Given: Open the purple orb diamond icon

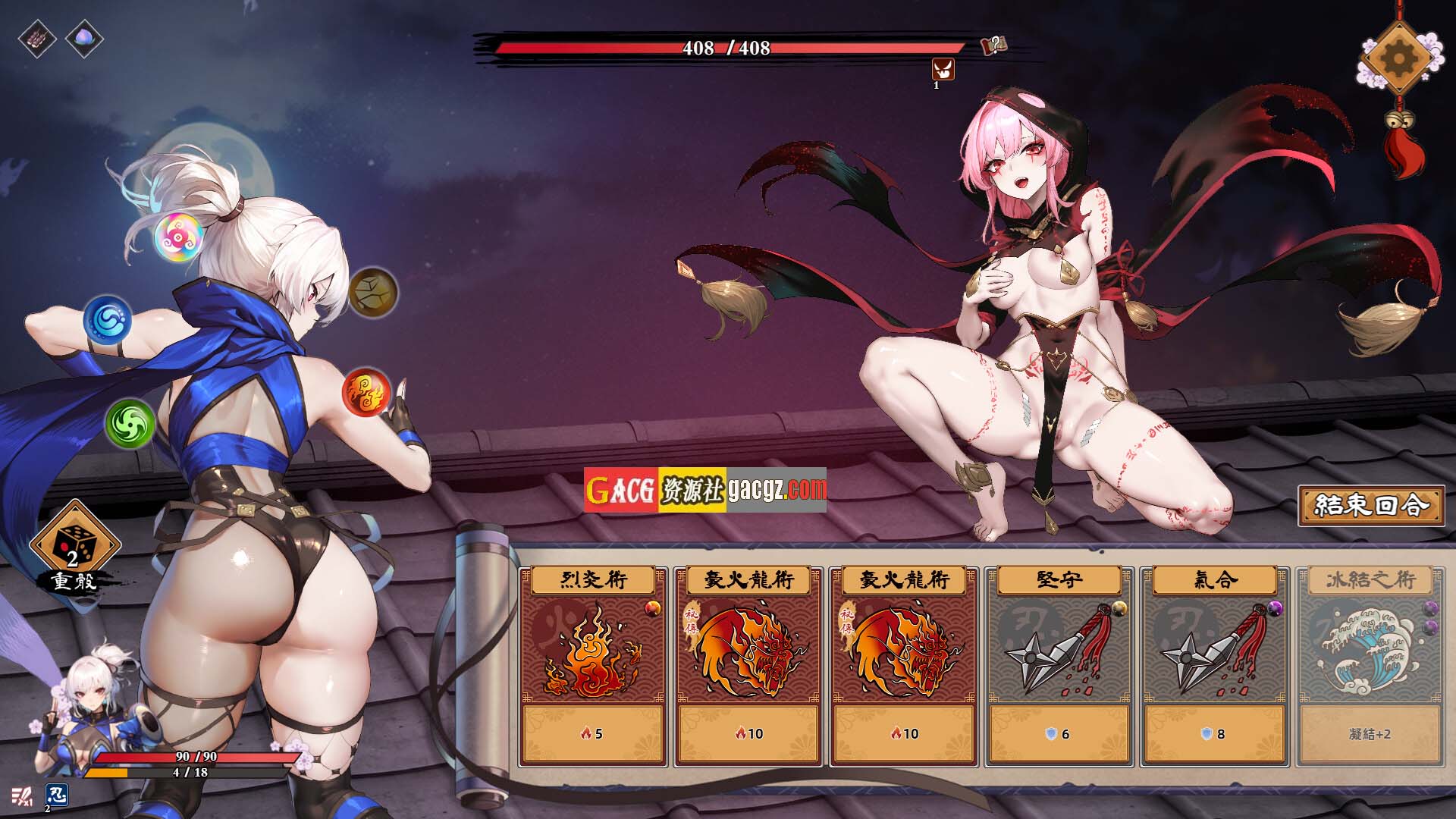Looking at the screenshot, I should click(84, 38).
